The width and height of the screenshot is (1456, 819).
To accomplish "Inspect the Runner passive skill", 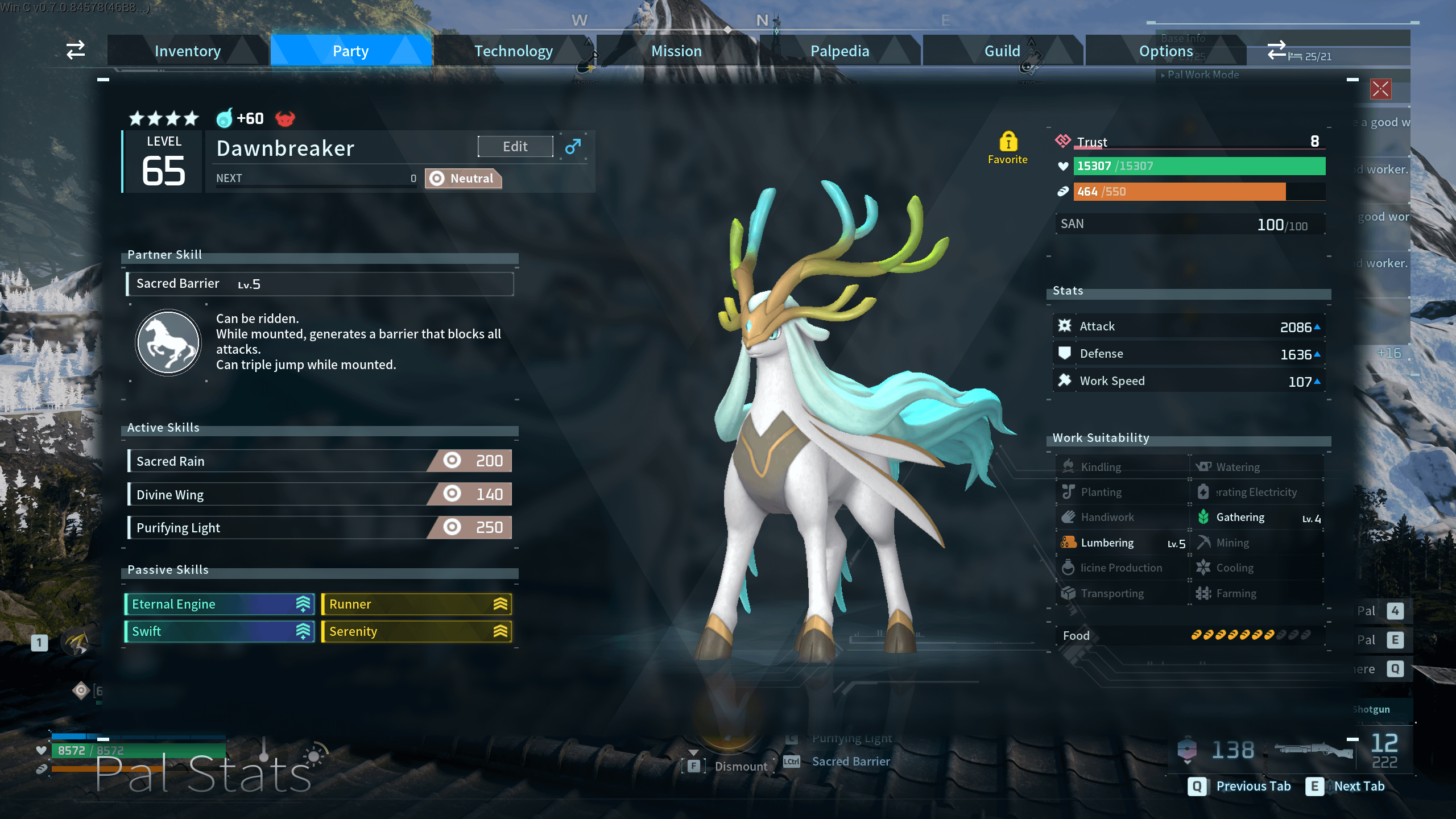I will tap(416, 604).
